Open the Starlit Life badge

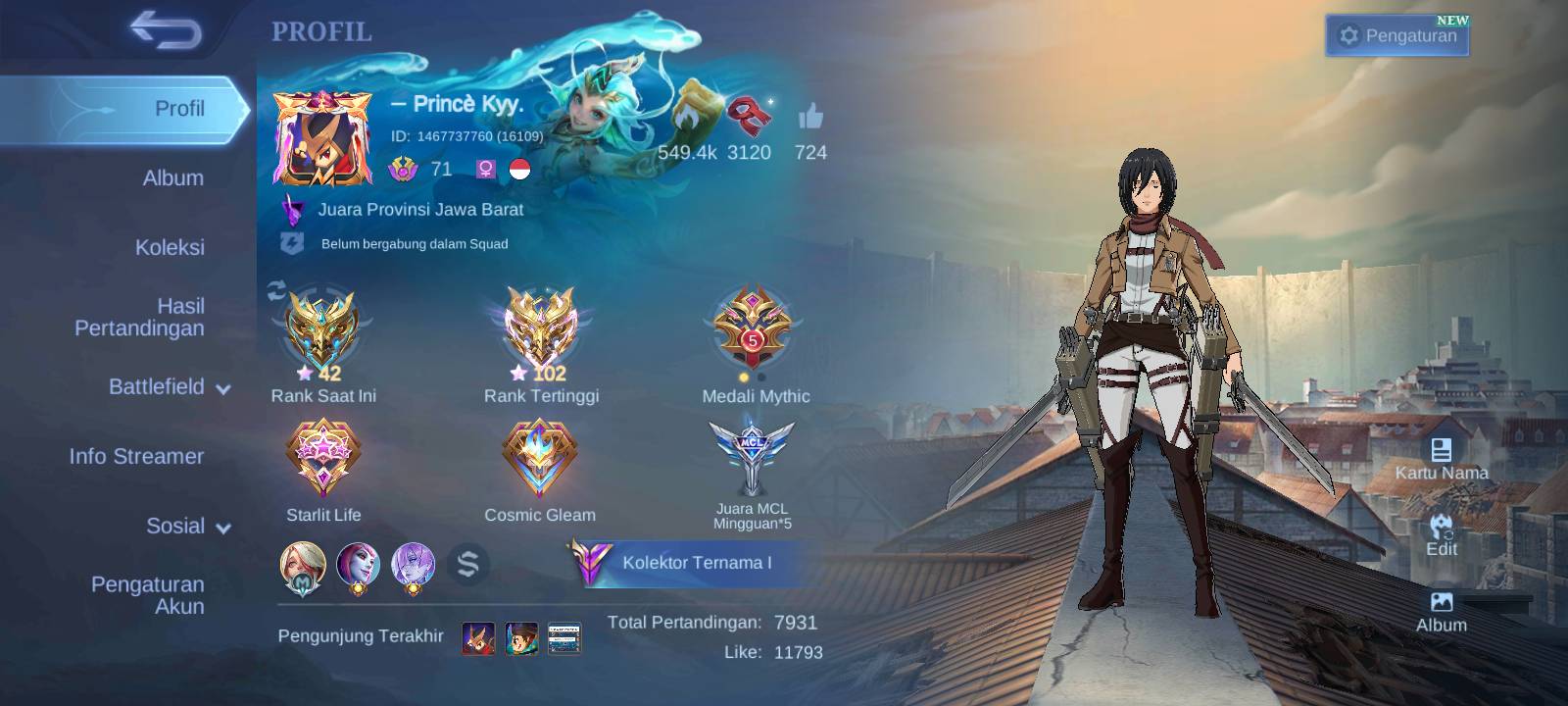pos(323,459)
